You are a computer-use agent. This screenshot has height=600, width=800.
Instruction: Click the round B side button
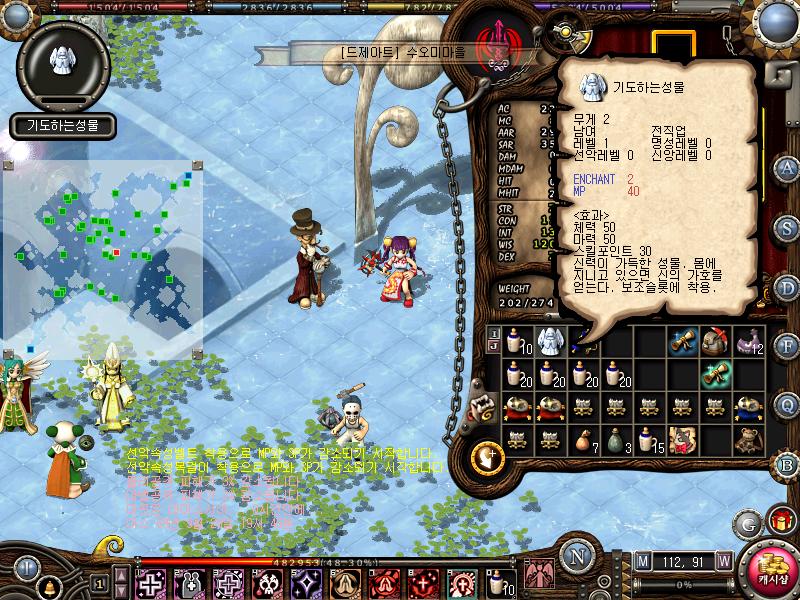click(x=788, y=463)
